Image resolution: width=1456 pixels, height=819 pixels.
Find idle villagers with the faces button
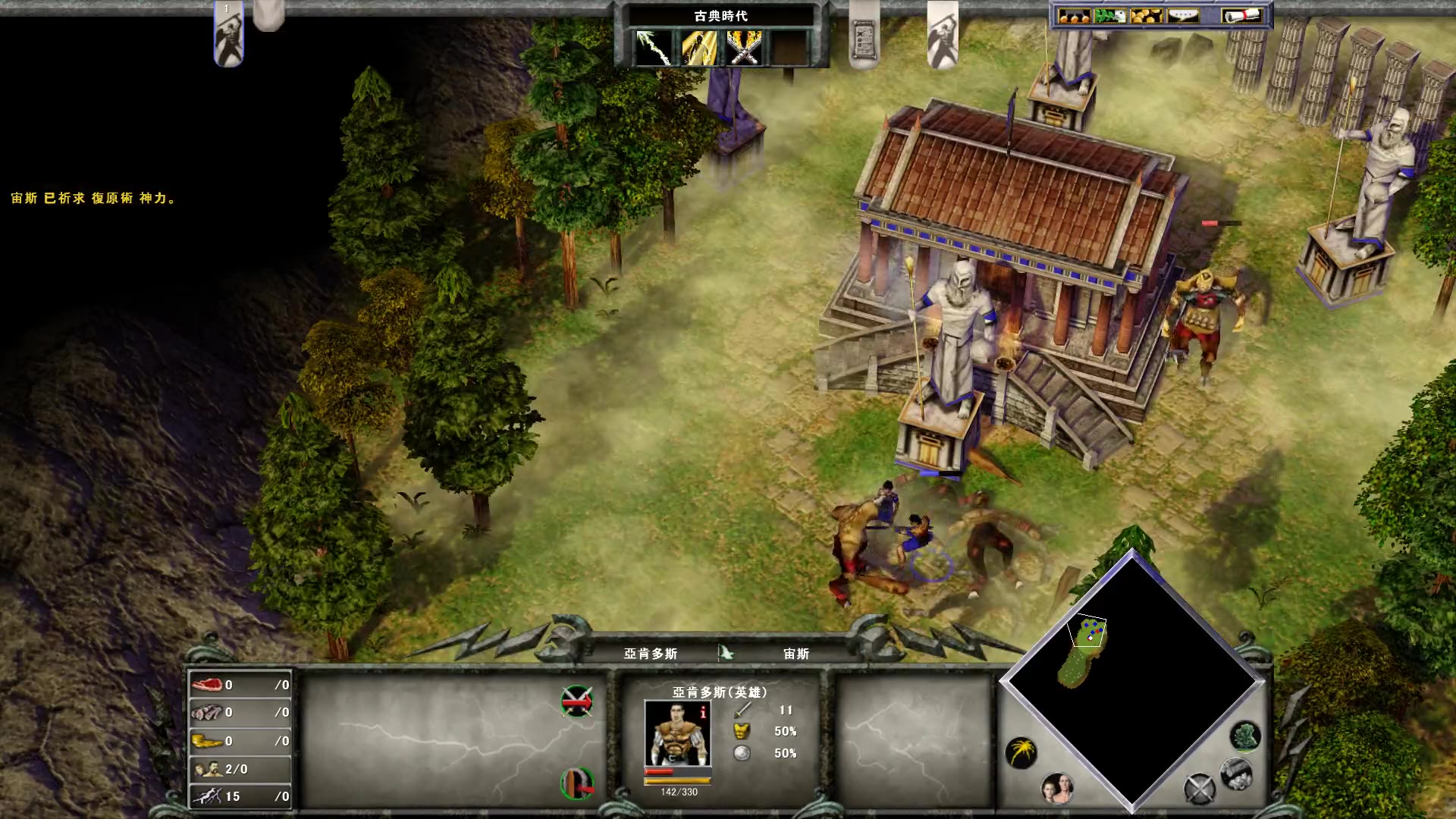point(1057,789)
